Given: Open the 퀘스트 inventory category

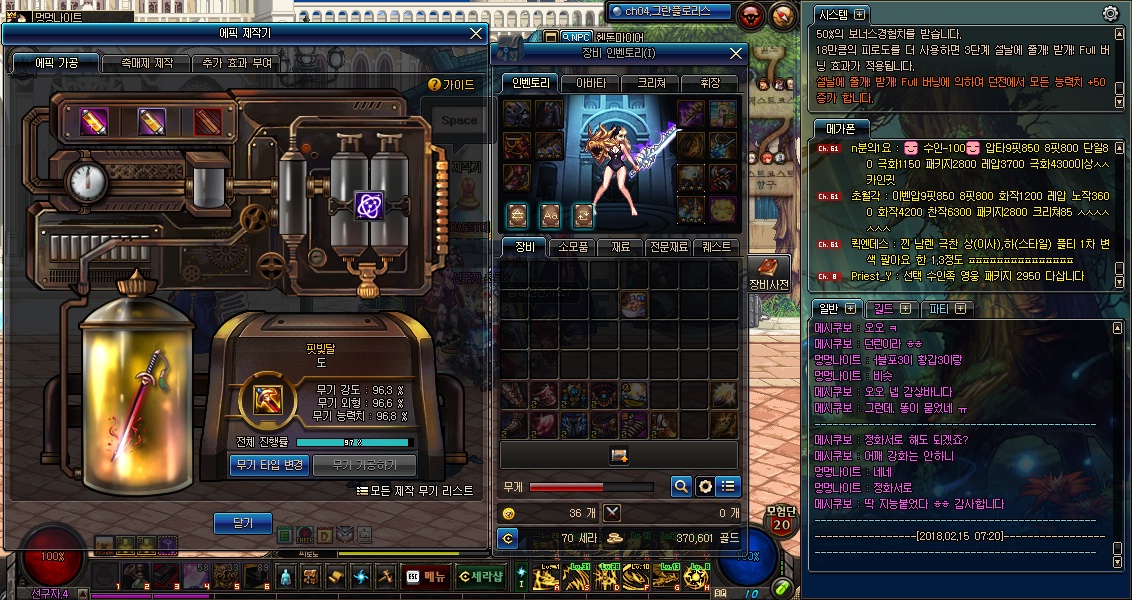Looking at the screenshot, I should 717,247.
